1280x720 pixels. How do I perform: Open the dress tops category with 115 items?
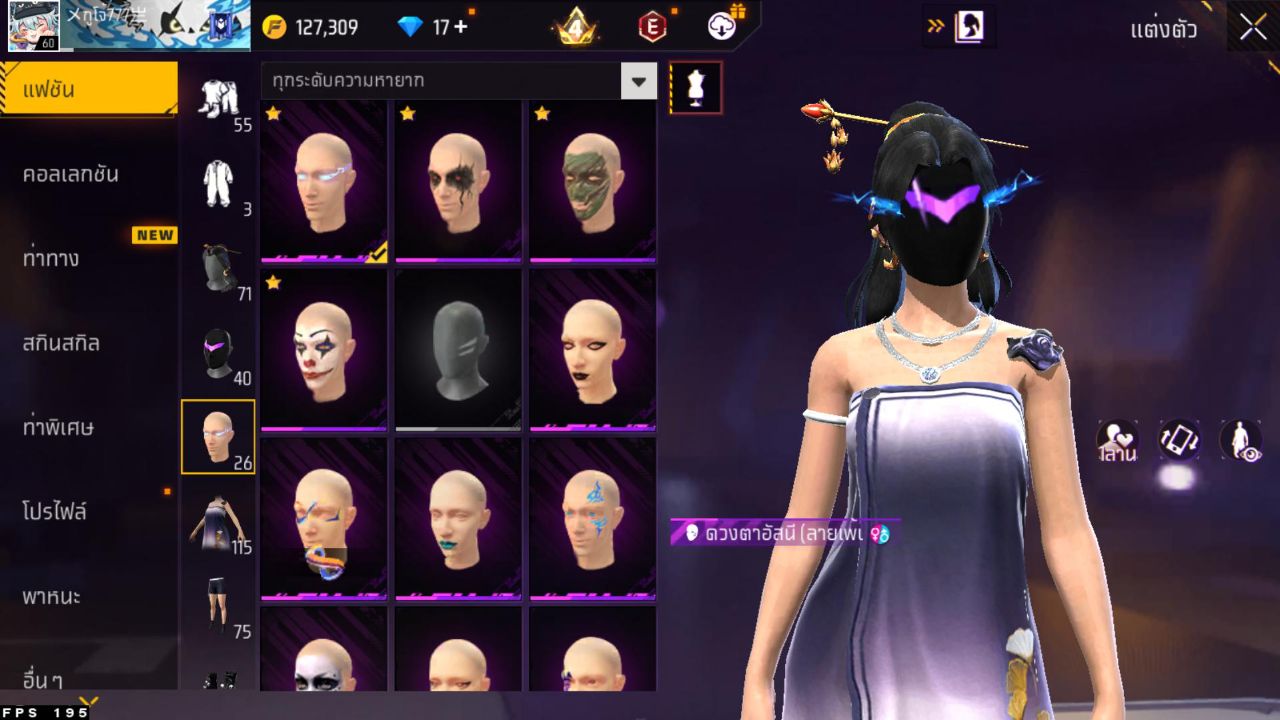coord(218,524)
